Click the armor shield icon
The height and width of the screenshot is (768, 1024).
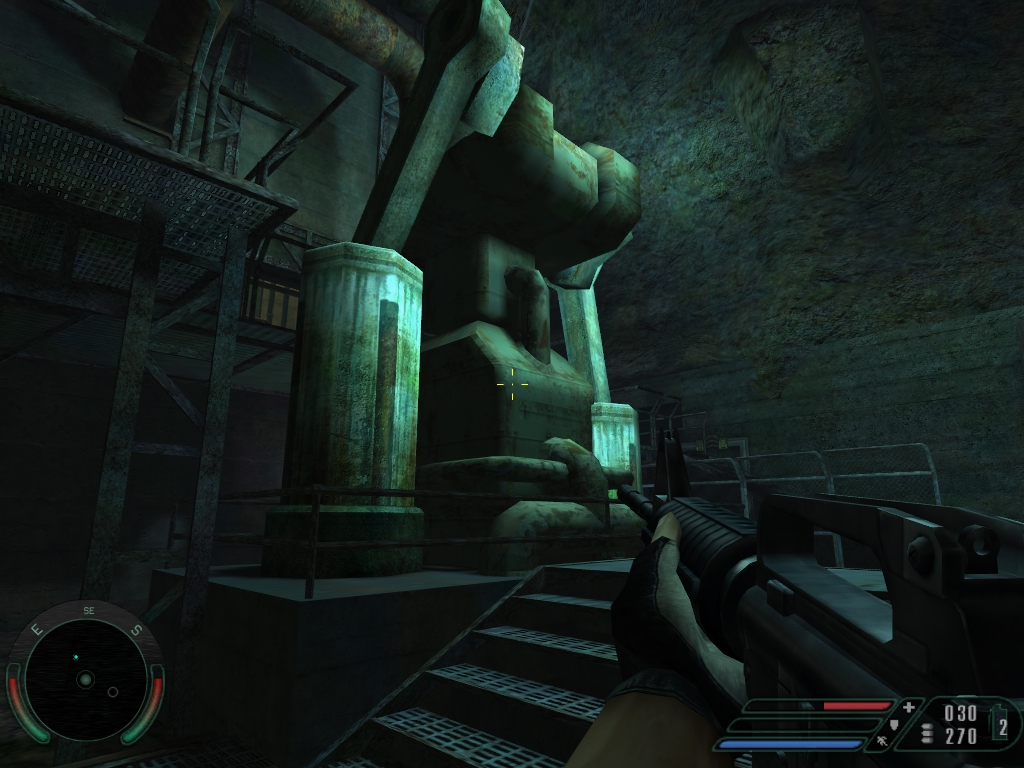[x=893, y=724]
